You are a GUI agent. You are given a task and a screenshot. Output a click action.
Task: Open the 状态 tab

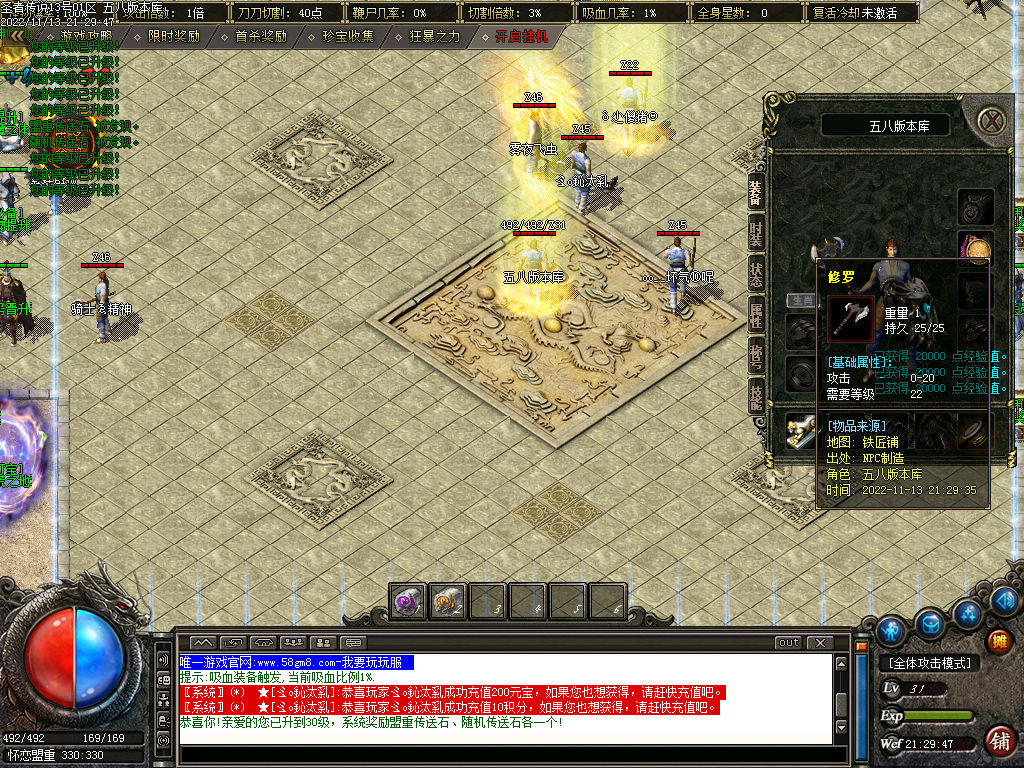757,275
